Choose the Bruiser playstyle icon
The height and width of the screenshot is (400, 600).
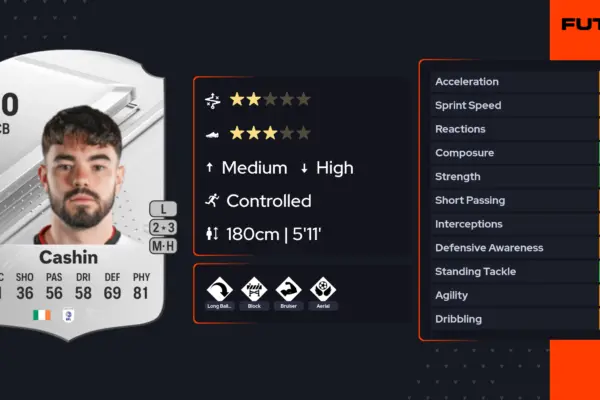click(x=288, y=289)
